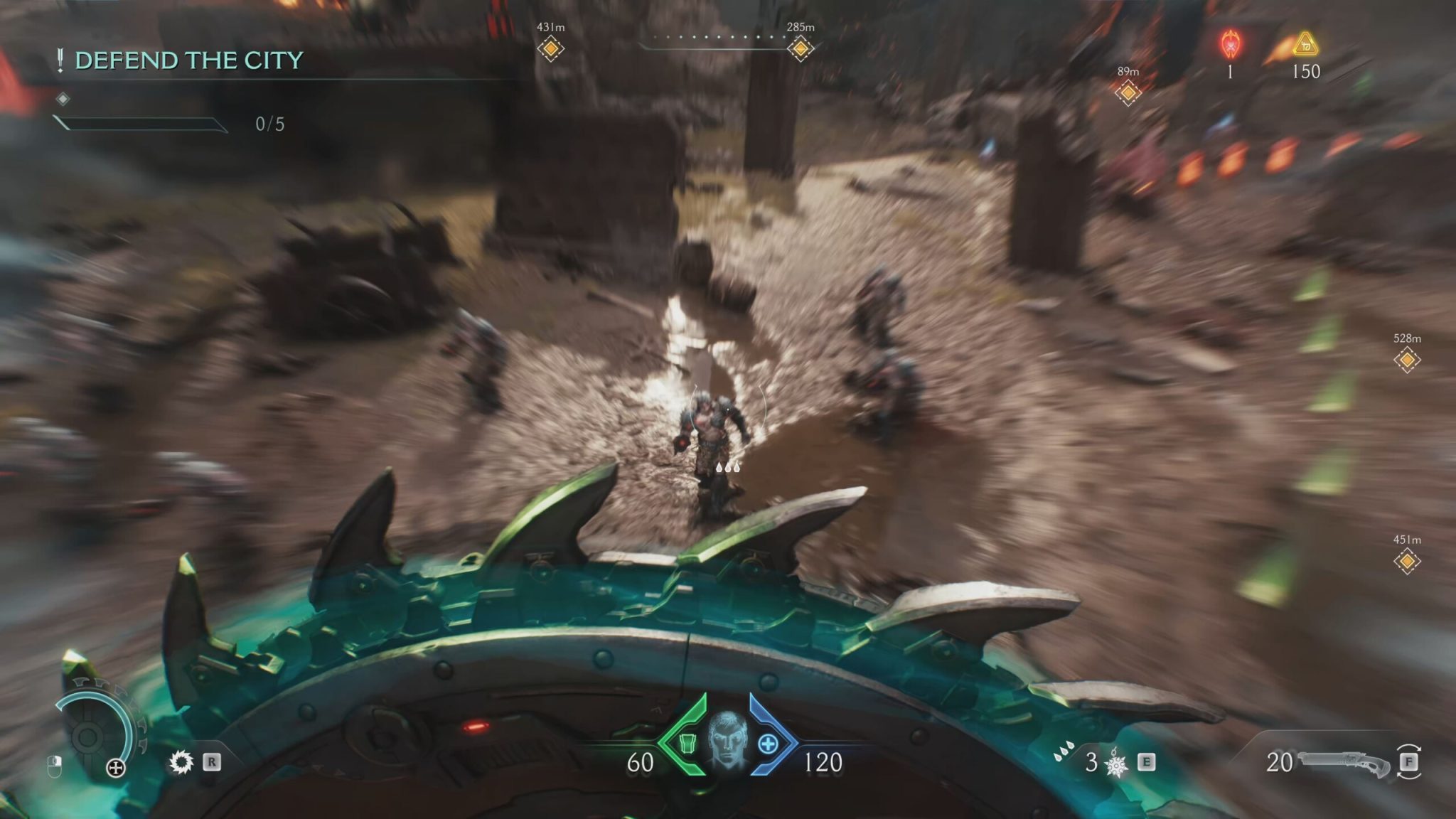Screen dimensions: 1456x819
Task: Click the circular shield charge gauge
Action: point(91,736)
